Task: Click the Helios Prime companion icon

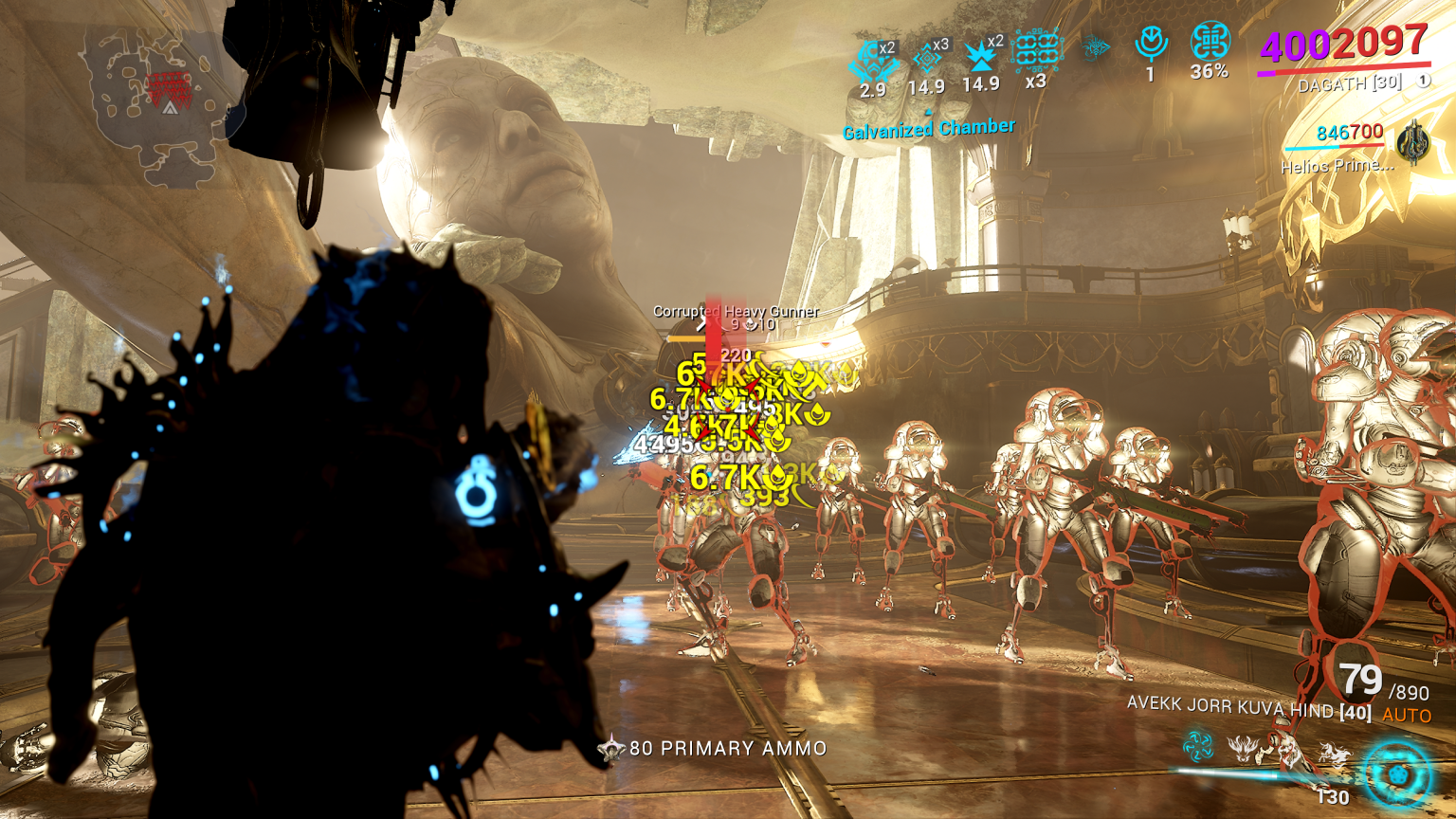Action: pyautogui.click(x=1414, y=147)
